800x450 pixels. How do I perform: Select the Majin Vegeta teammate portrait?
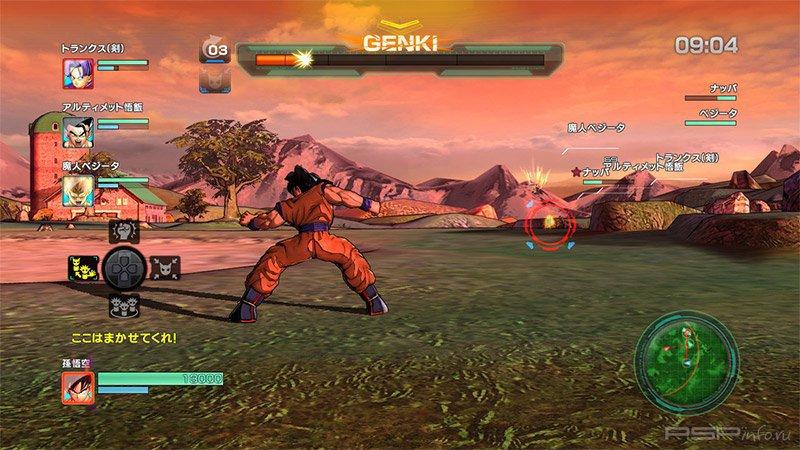point(77,187)
